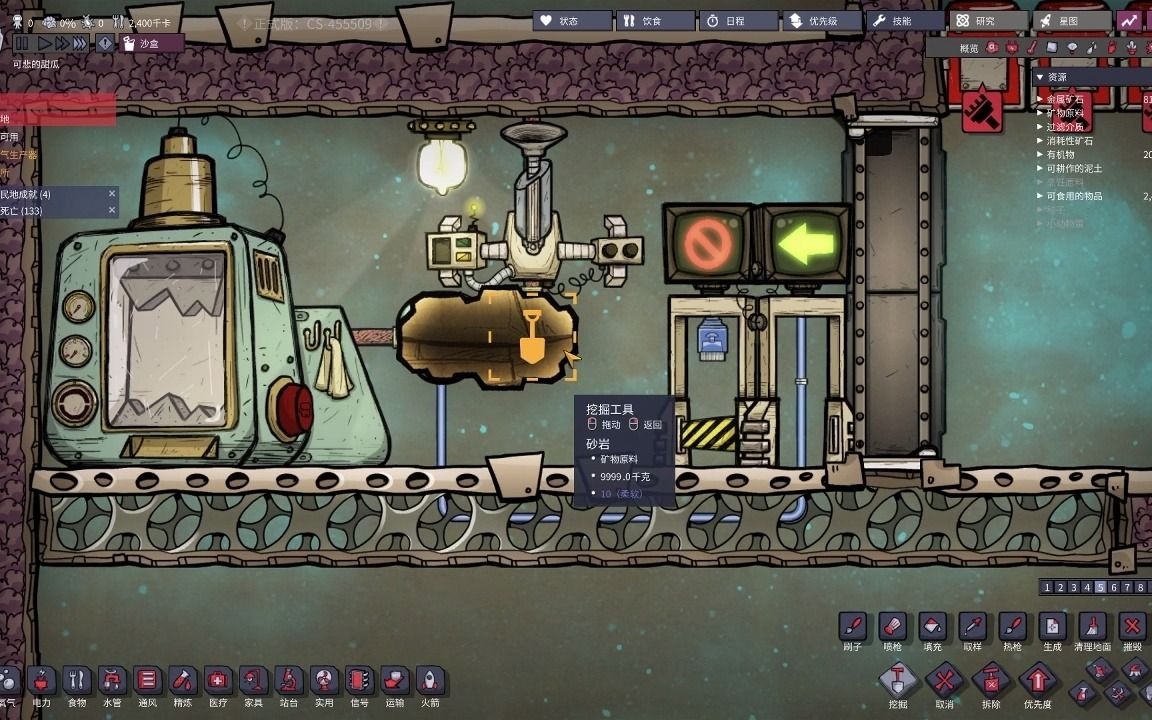This screenshot has height=720, width=1152.
Task: Open the 研究 (Research) tree
Action: coord(988,21)
